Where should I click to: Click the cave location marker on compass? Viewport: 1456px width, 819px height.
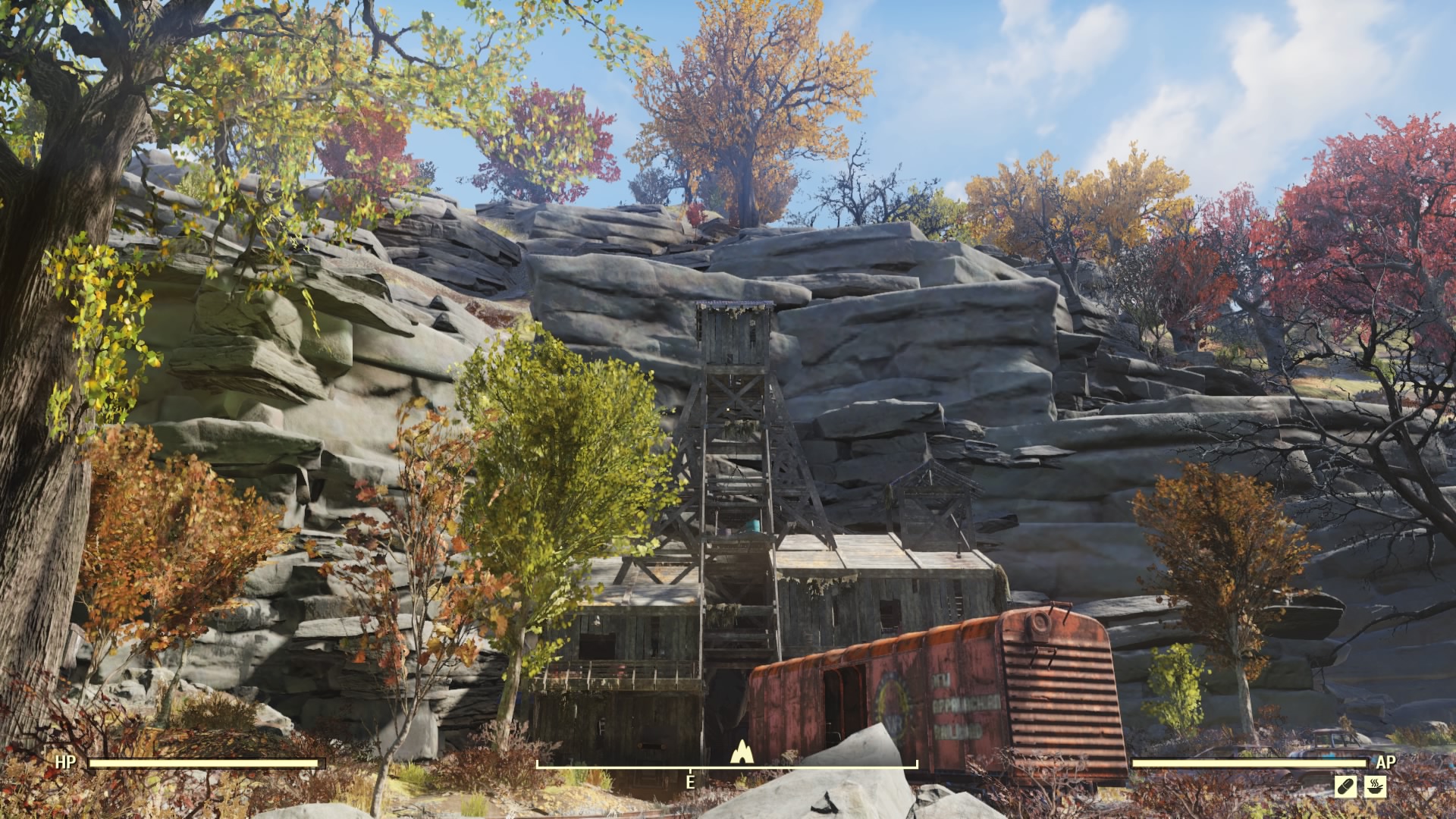coord(740,752)
